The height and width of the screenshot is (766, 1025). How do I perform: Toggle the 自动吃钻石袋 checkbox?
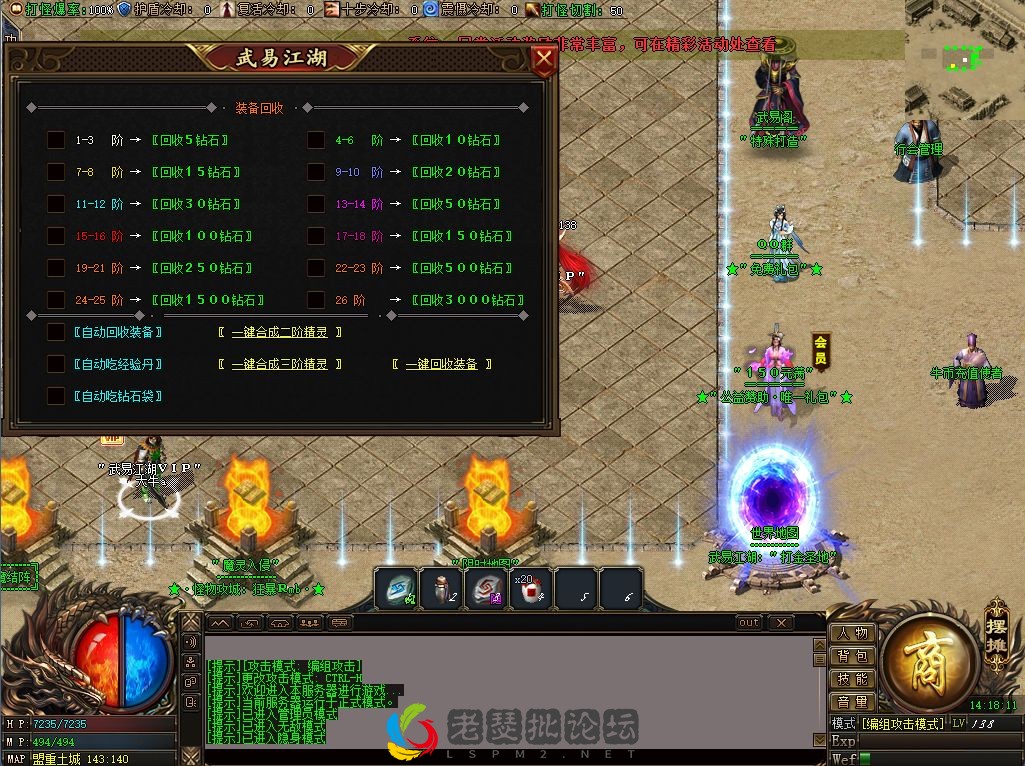click(x=56, y=396)
